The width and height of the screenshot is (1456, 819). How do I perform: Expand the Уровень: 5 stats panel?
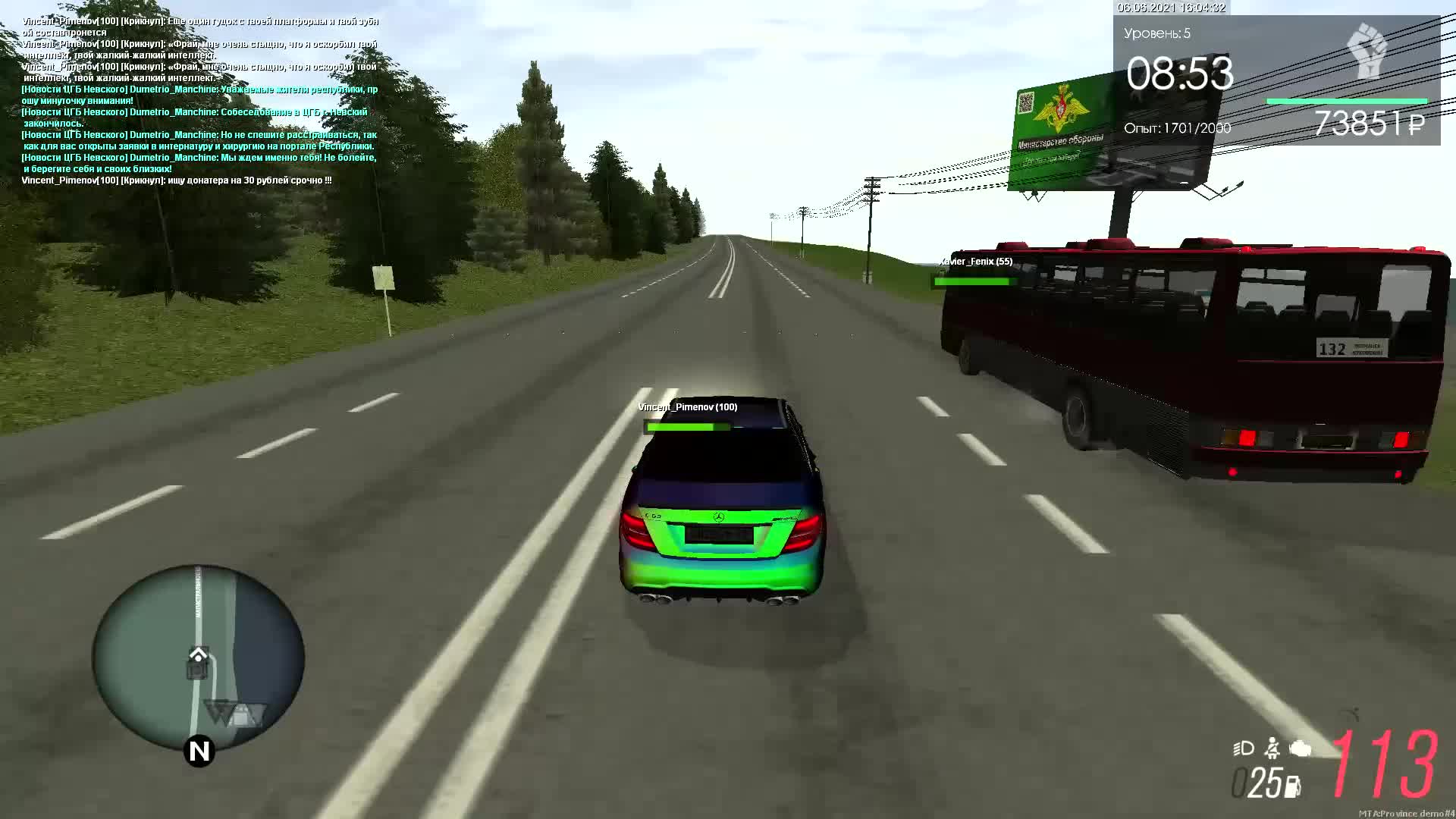1156,33
